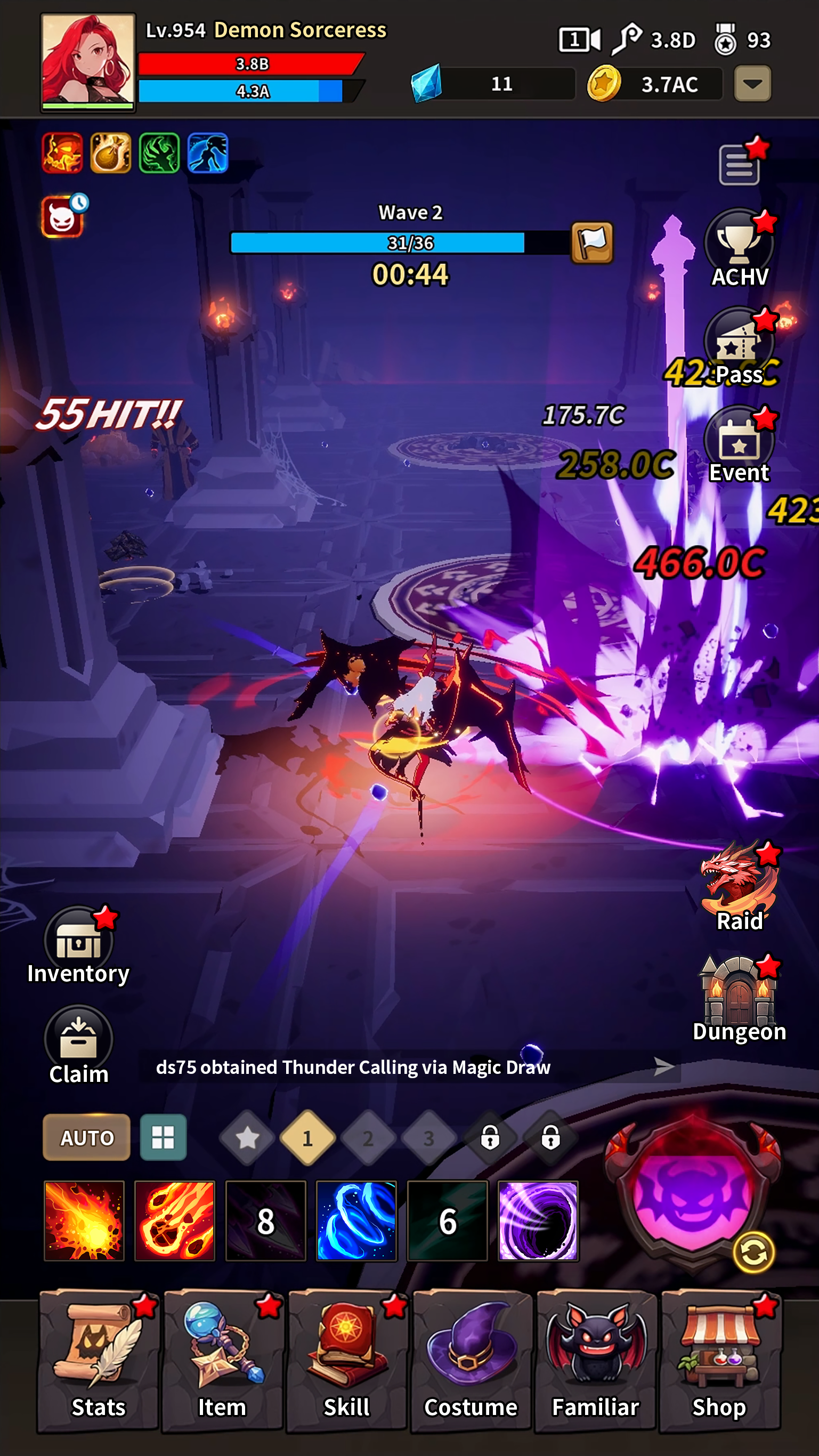Select the starred skill preset
819x1456 pixels.
pos(247,1138)
